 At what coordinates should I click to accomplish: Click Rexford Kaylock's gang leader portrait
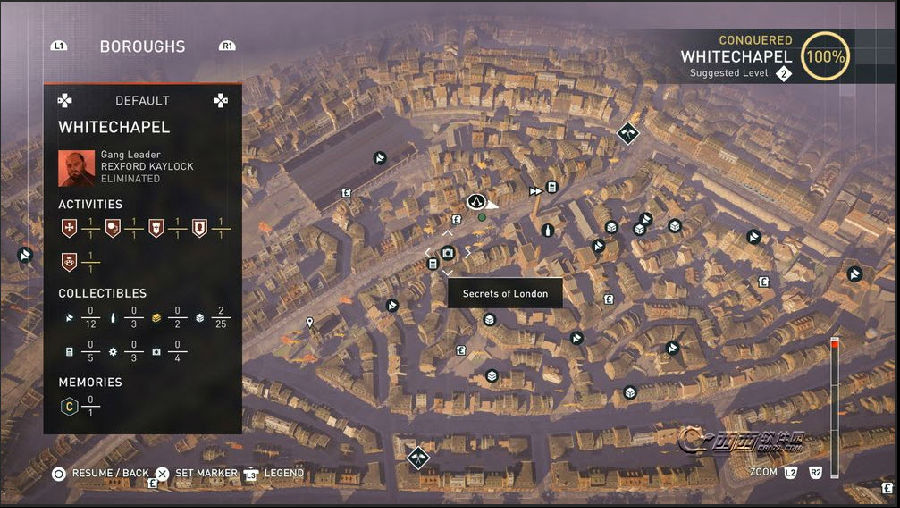76,167
